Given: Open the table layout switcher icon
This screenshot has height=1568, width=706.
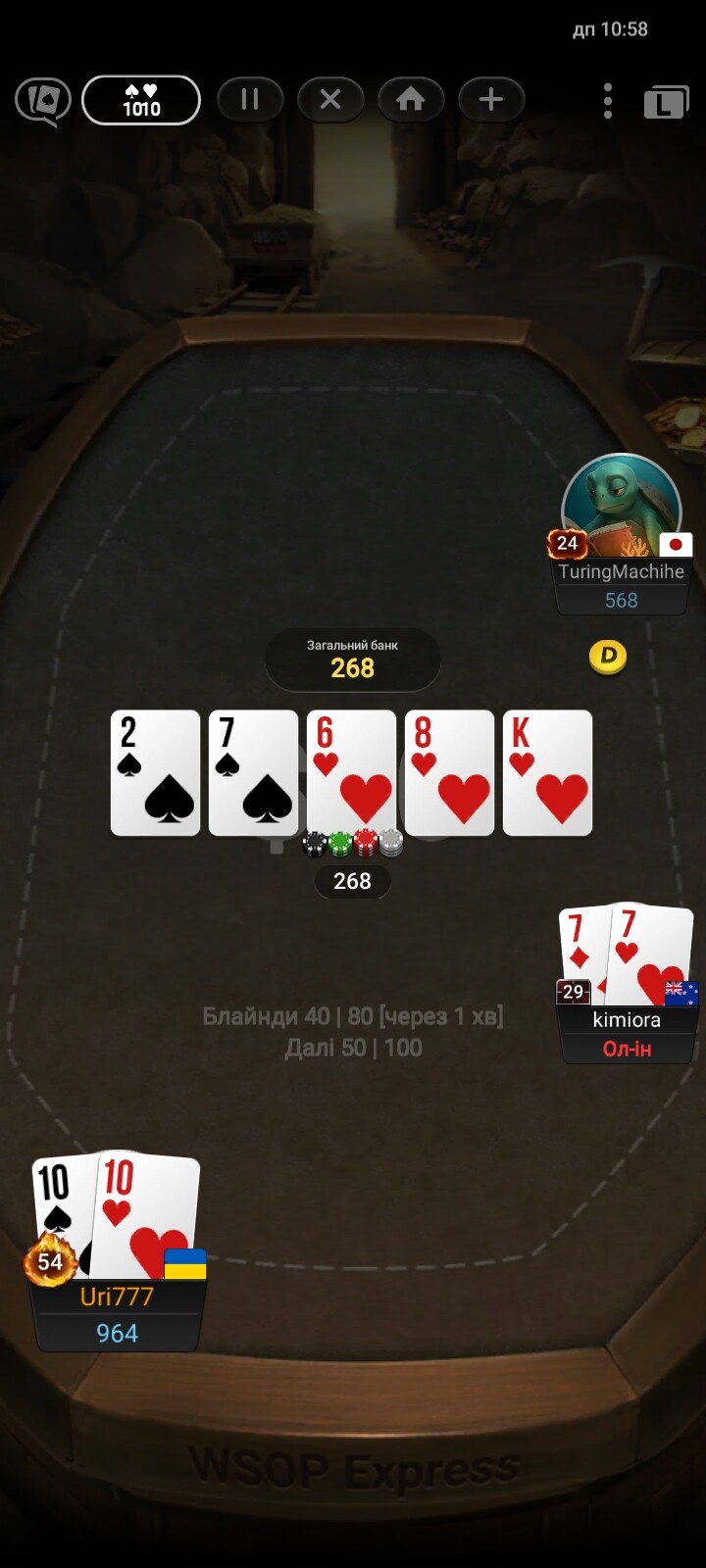Looking at the screenshot, I should [x=666, y=102].
